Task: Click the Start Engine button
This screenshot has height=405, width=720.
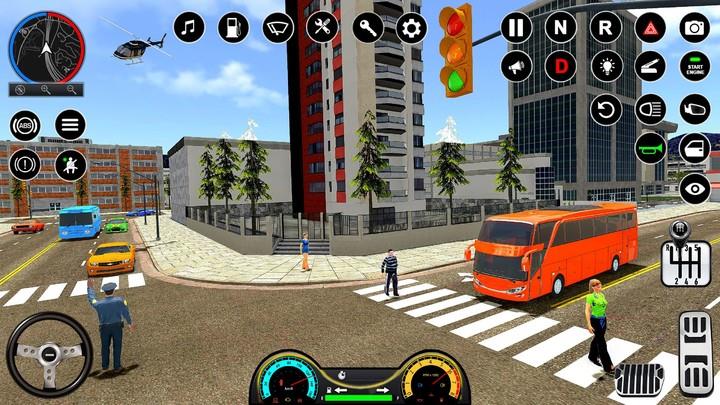Action: click(x=694, y=66)
